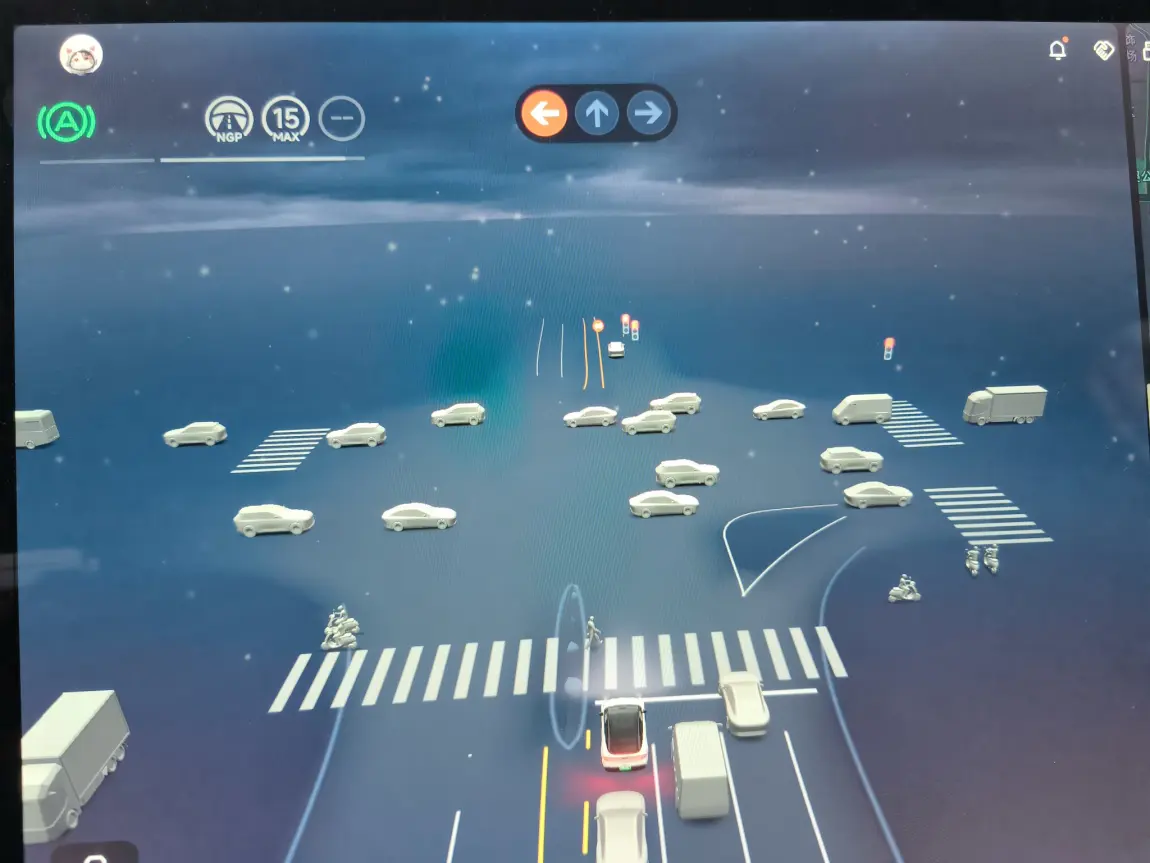This screenshot has height=863, width=1150.
Task: Pick the right-turn arrow
Action: (648, 114)
